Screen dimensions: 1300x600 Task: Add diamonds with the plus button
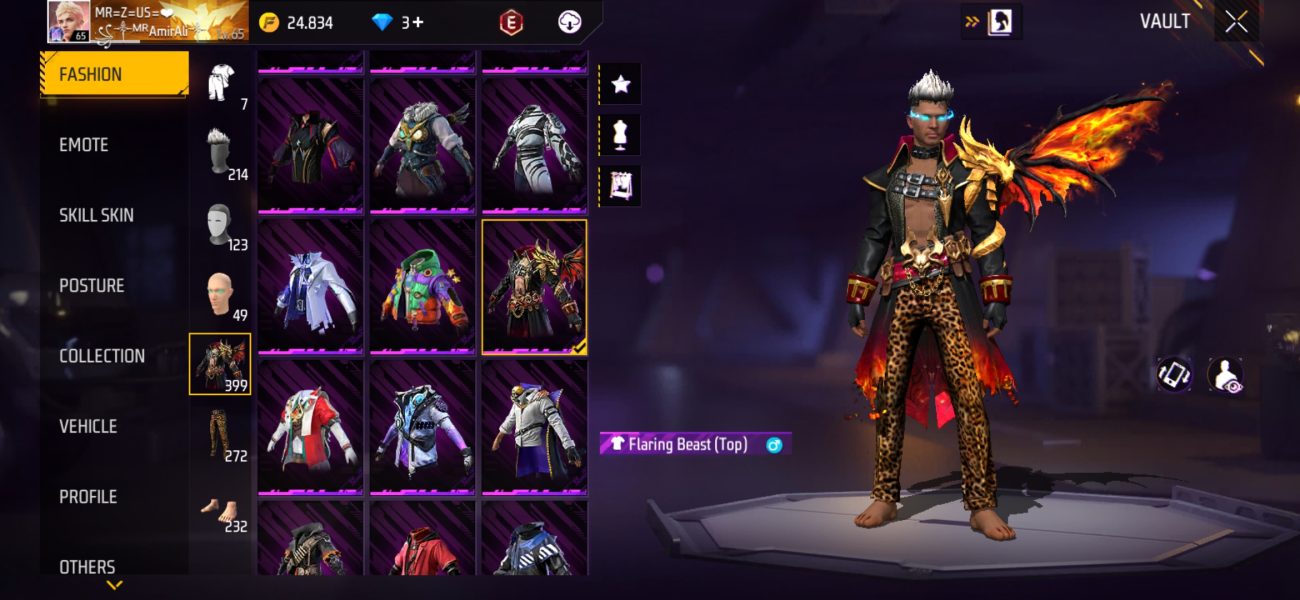pyautogui.click(x=417, y=22)
